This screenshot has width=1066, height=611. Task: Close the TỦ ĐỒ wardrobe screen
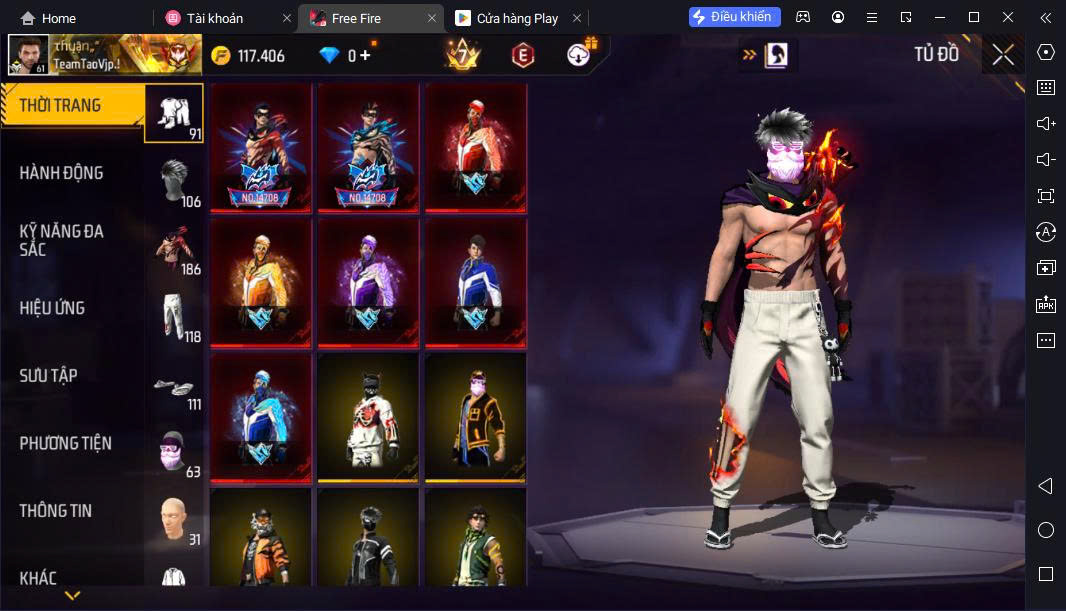pyautogui.click(x=1003, y=55)
